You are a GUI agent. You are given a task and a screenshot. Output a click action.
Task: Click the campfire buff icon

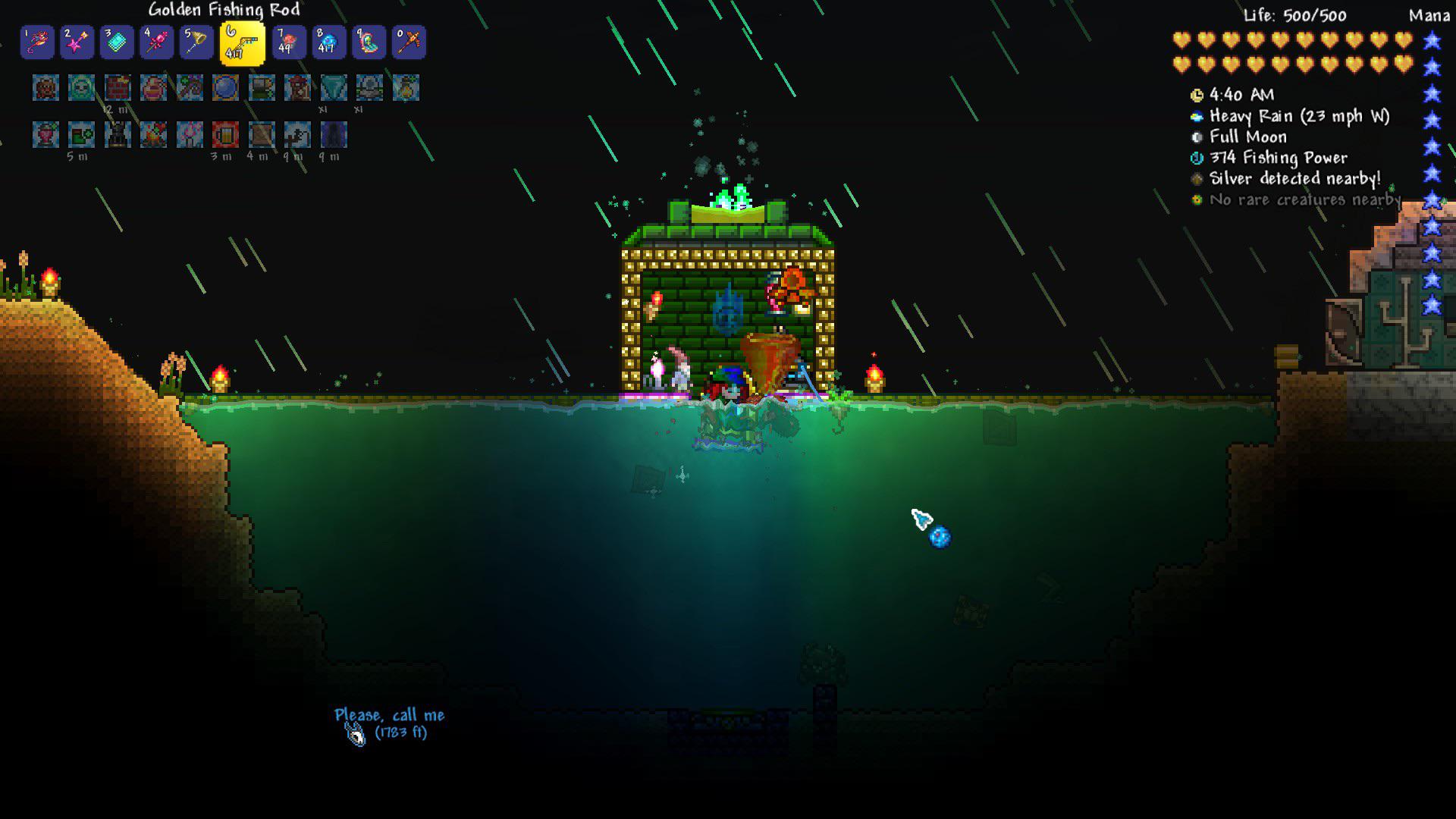click(x=153, y=135)
